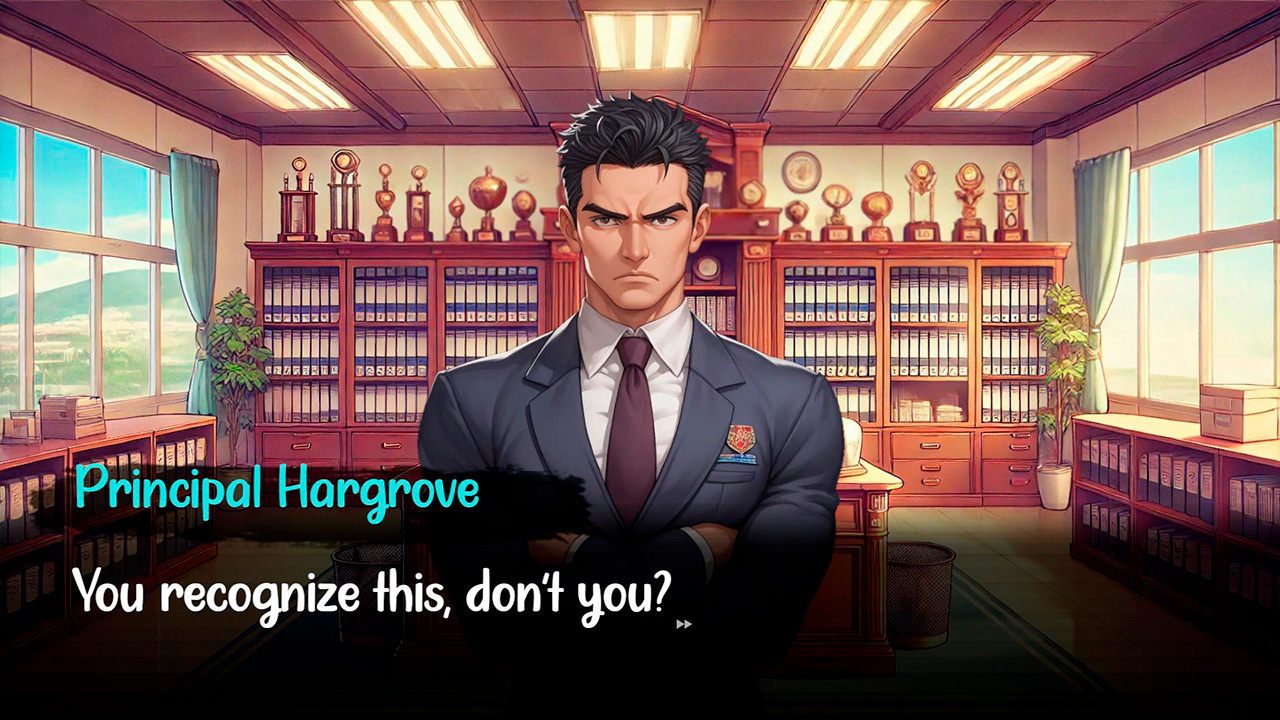Click the Principal Hargrove name label
Screen dimensions: 1280x720
(278, 490)
